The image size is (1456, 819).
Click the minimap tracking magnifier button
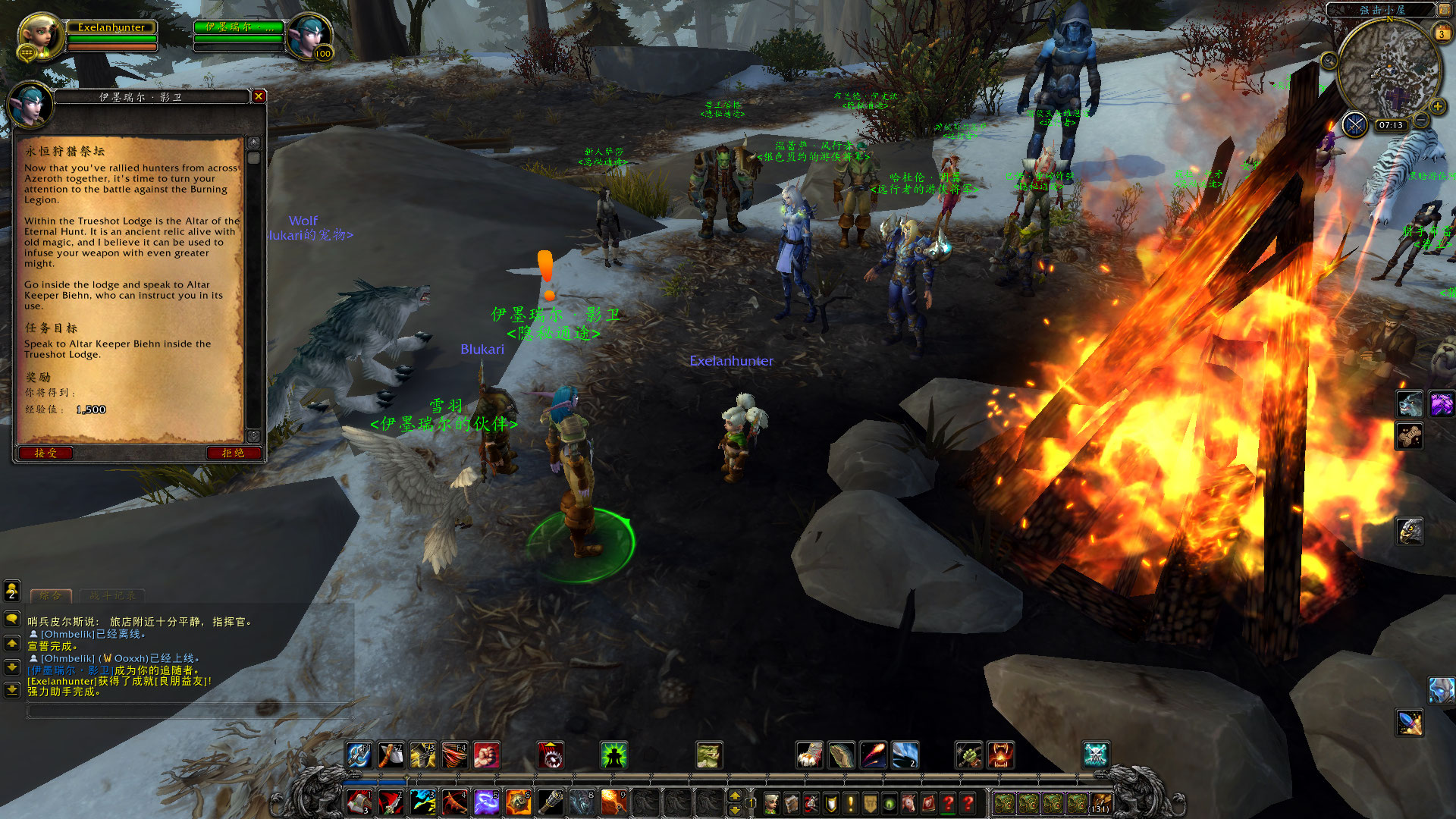1329,61
